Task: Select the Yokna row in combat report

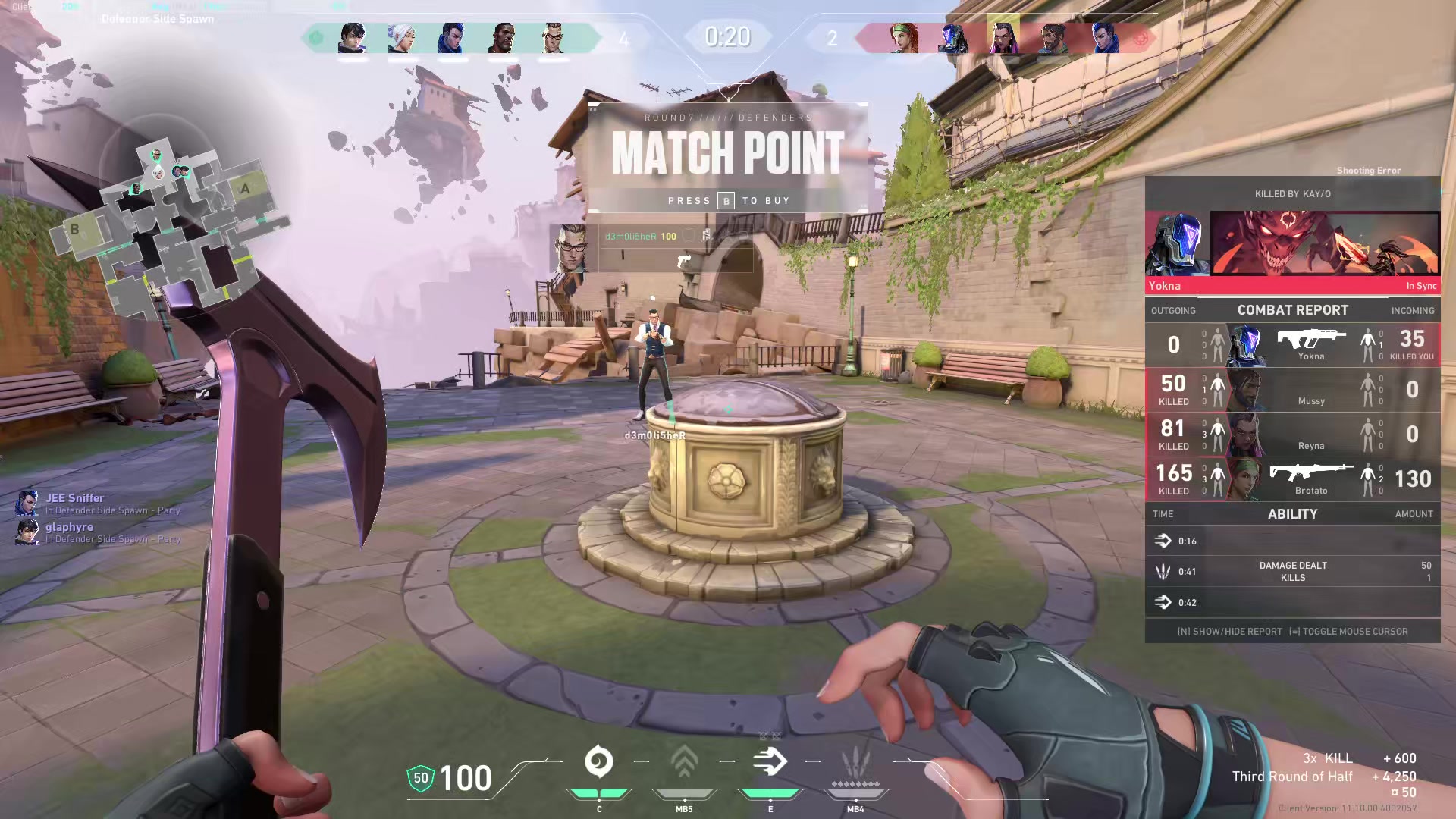Action: click(1292, 345)
